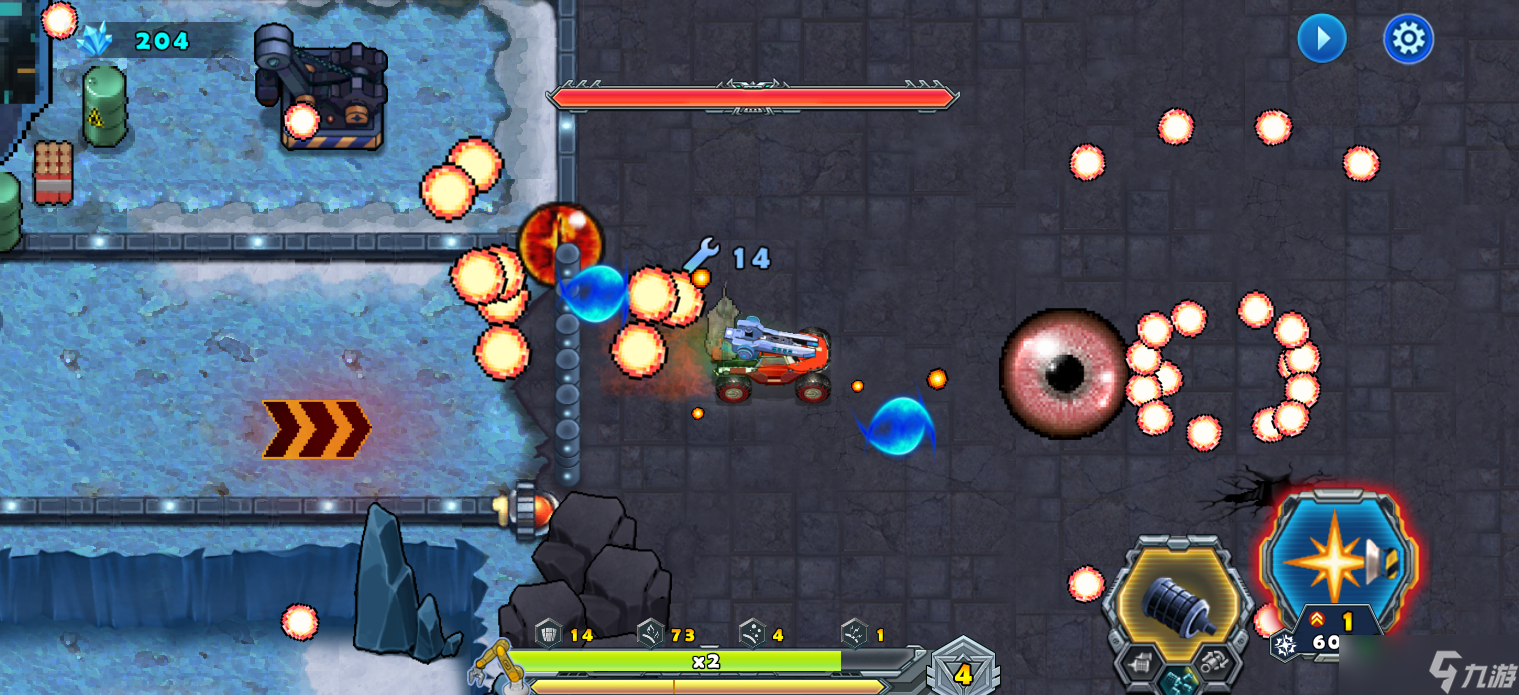The image size is (1519, 695).
Task: Open the settings gear menu
Action: coord(1408,39)
